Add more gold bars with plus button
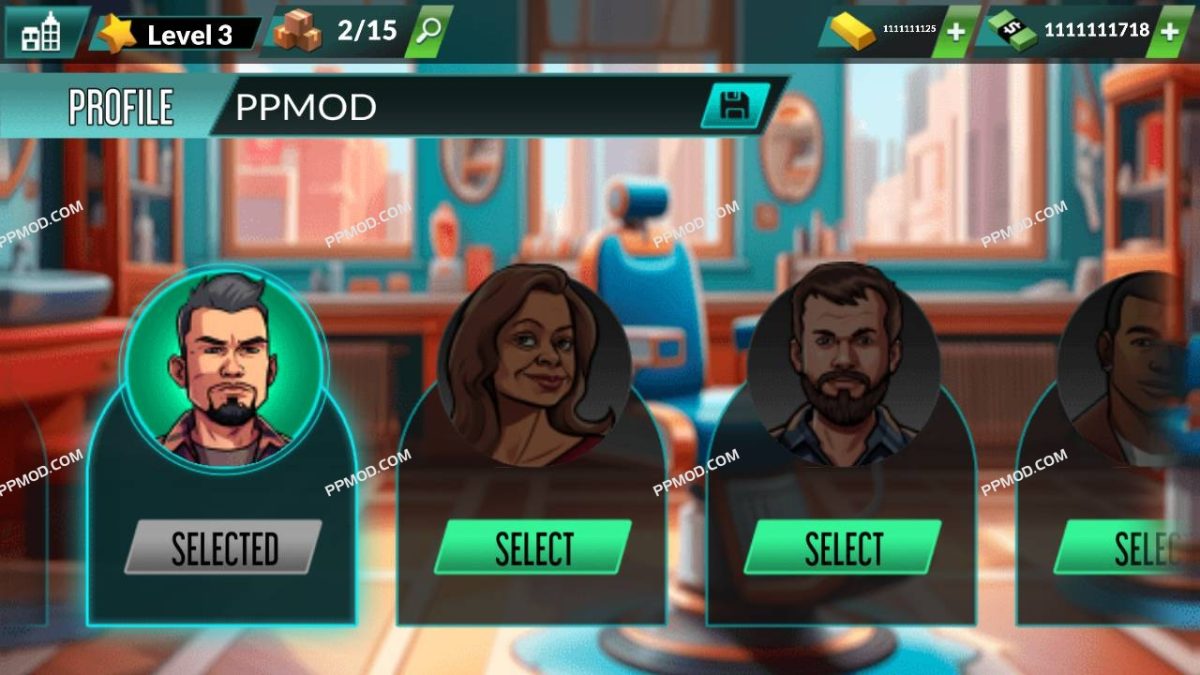The height and width of the screenshot is (675, 1200). point(956,32)
